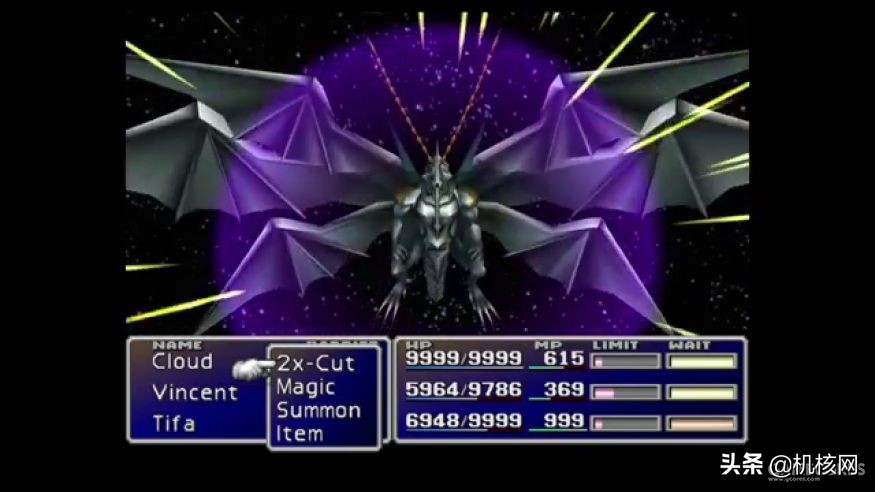
Task: Open the Item command
Action: [x=300, y=433]
